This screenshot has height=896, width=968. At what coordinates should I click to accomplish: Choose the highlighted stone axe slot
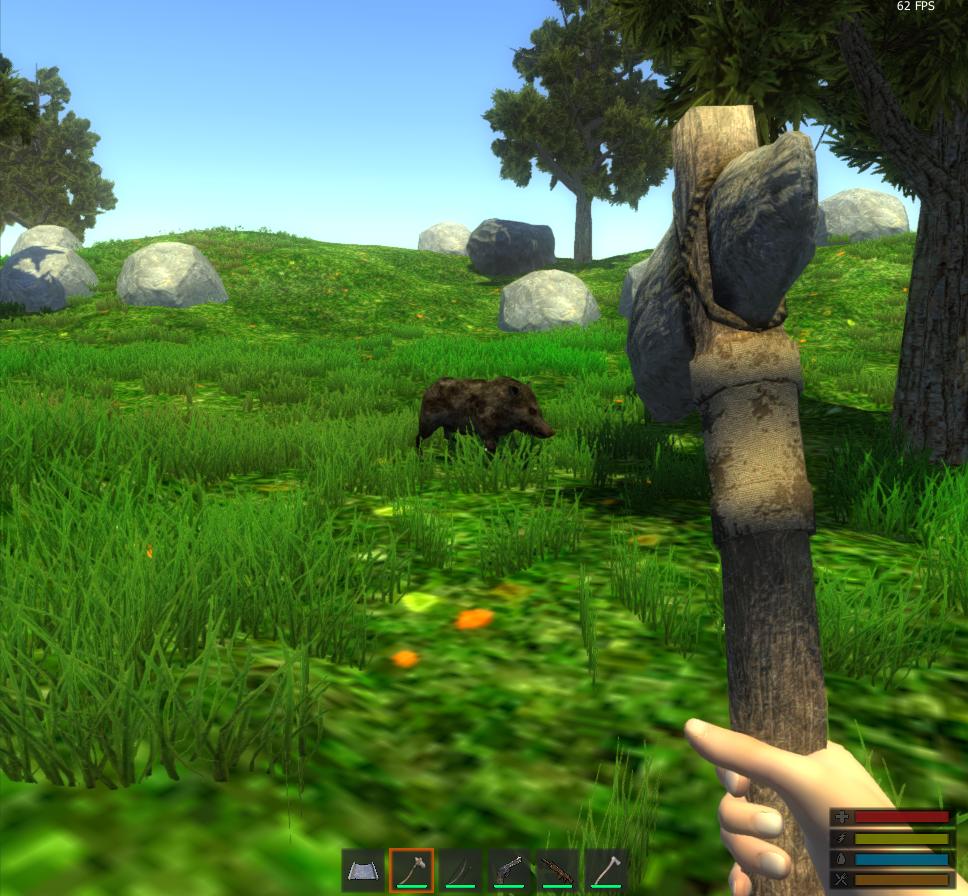tap(411, 870)
